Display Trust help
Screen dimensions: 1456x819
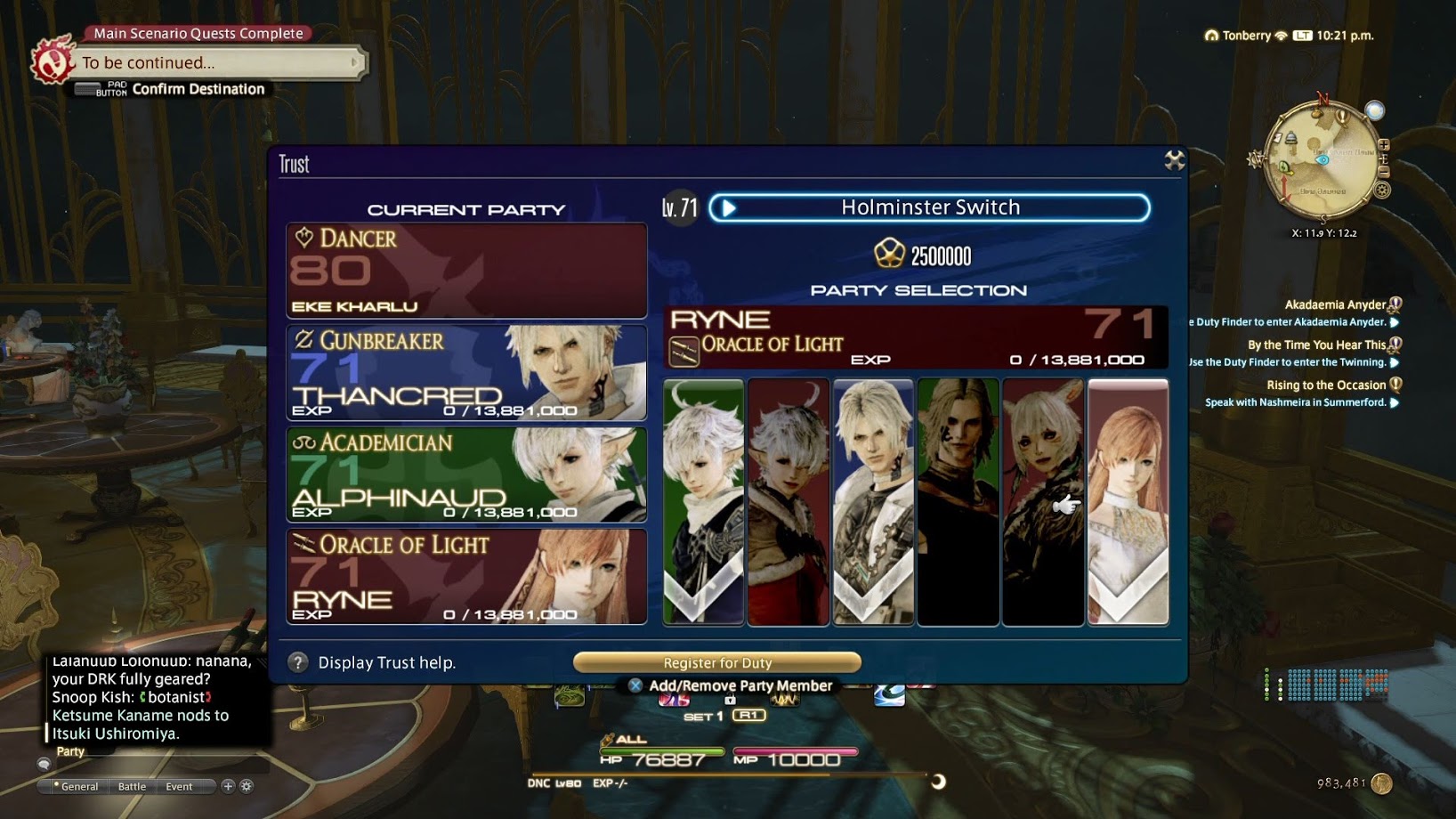(x=372, y=662)
